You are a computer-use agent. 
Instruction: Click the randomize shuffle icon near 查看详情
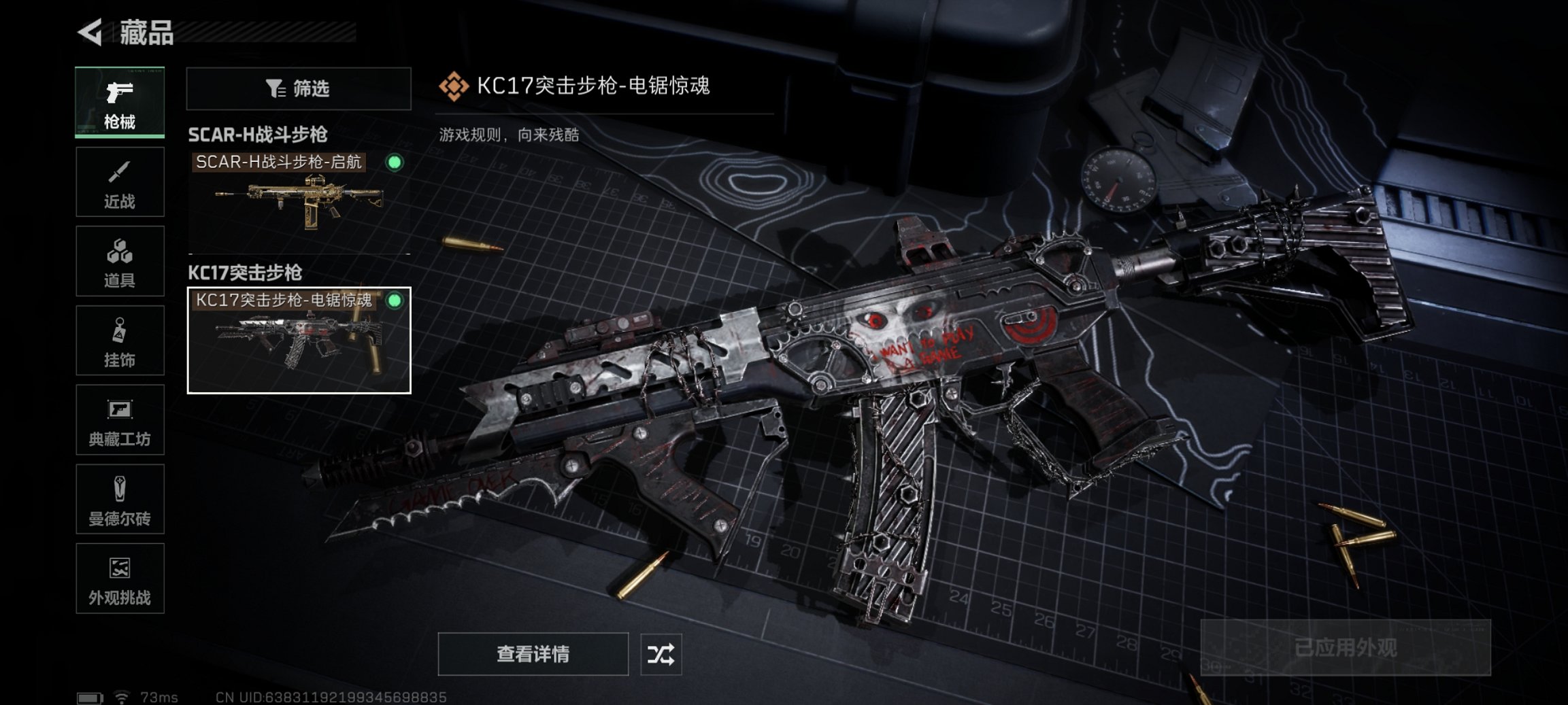point(661,656)
